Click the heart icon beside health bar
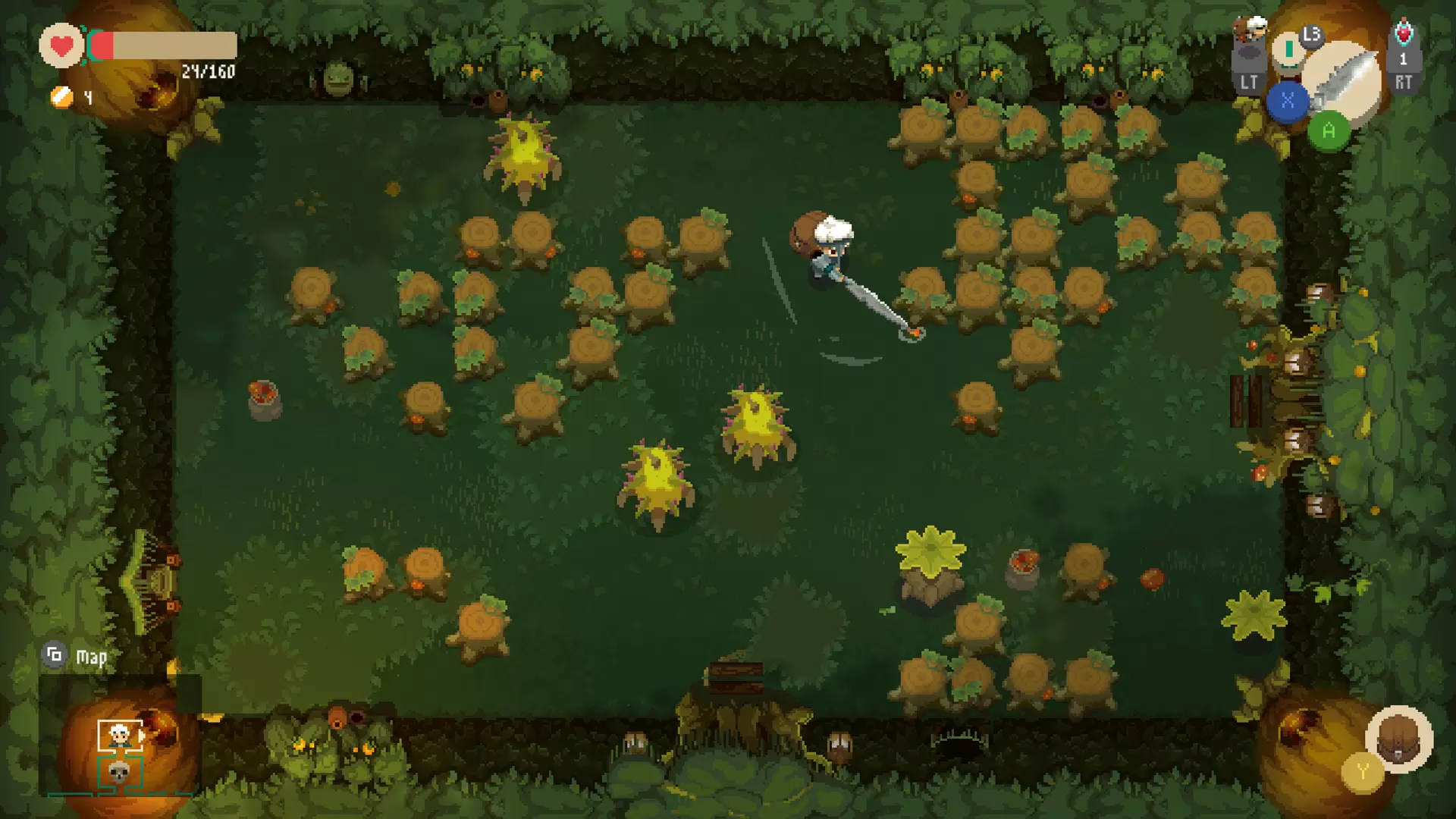The image size is (1456, 819). pos(61,46)
